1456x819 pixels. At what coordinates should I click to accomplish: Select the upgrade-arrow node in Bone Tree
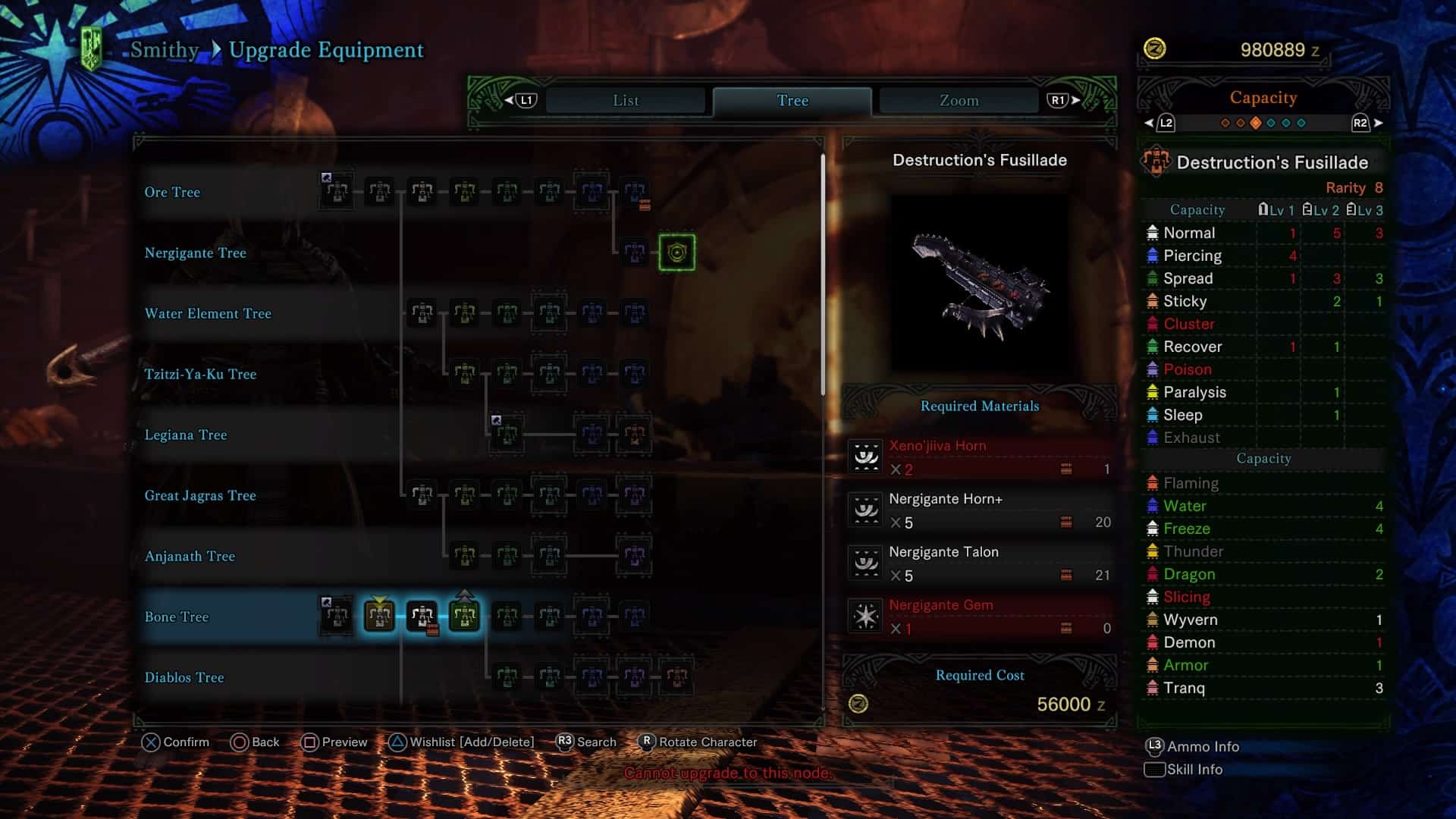coord(463,617)
